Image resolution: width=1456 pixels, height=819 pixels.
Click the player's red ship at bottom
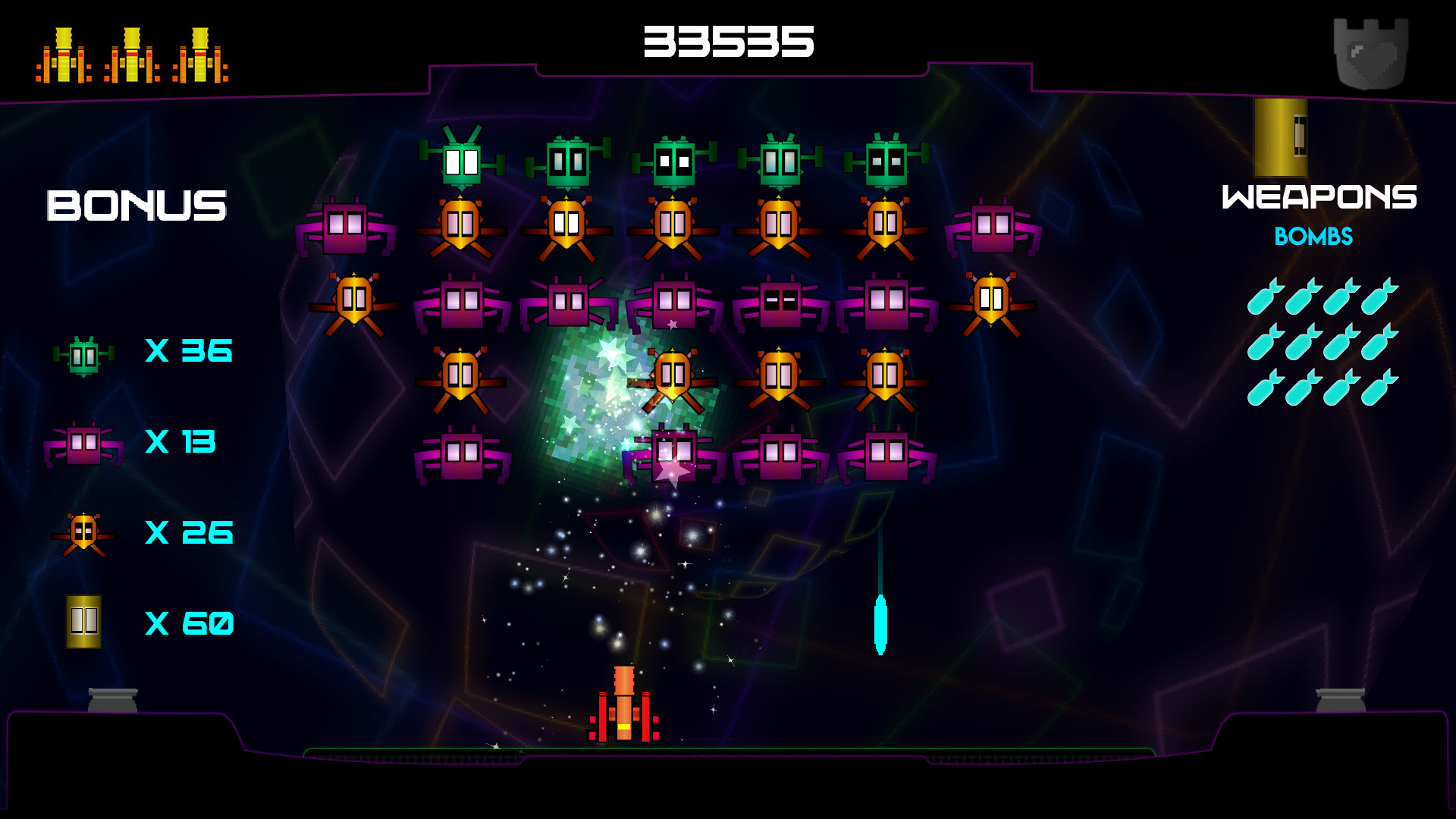pyautogui.click(x=624, y=709)
